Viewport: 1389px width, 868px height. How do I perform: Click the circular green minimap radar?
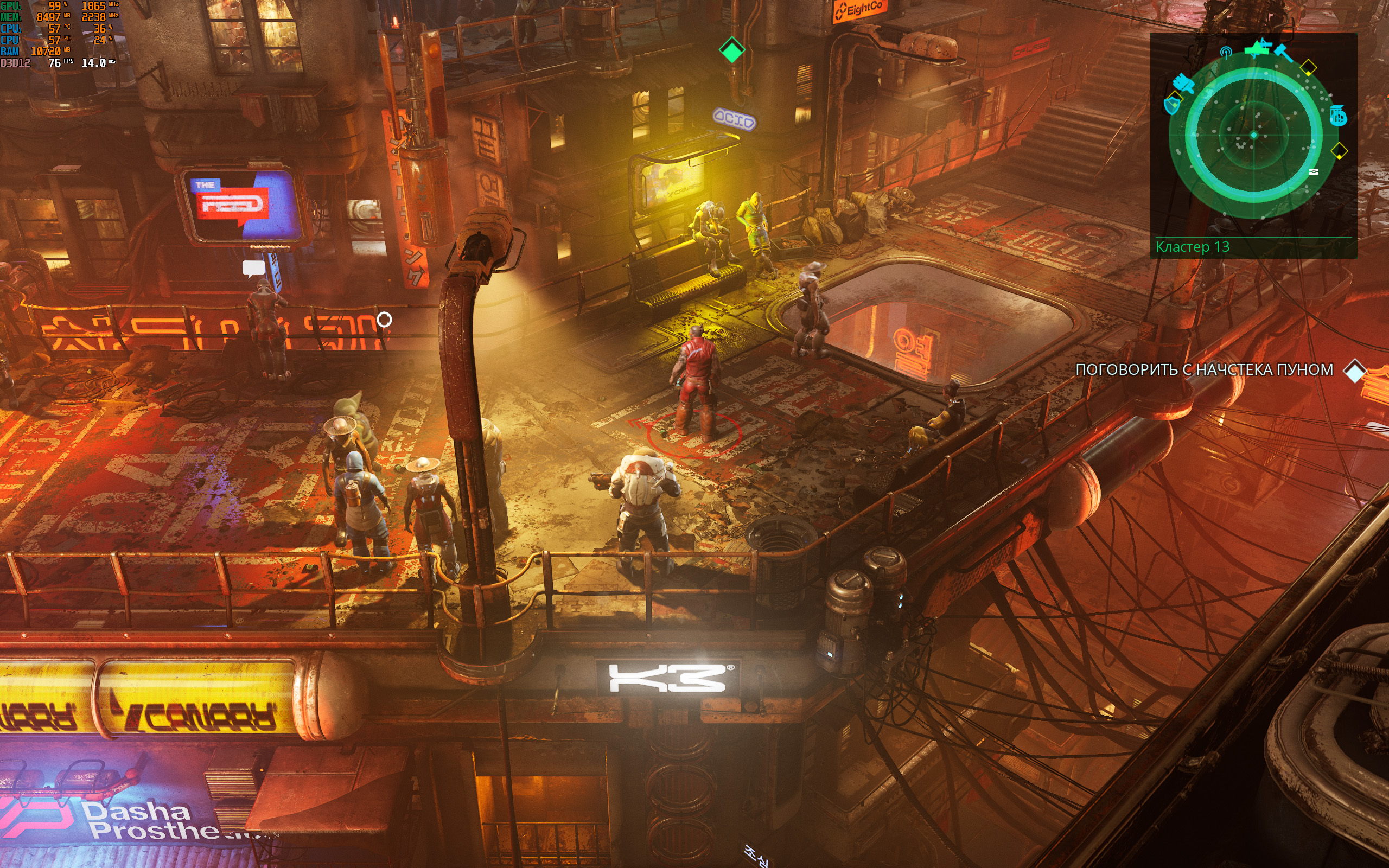(x=1253, y=136)
